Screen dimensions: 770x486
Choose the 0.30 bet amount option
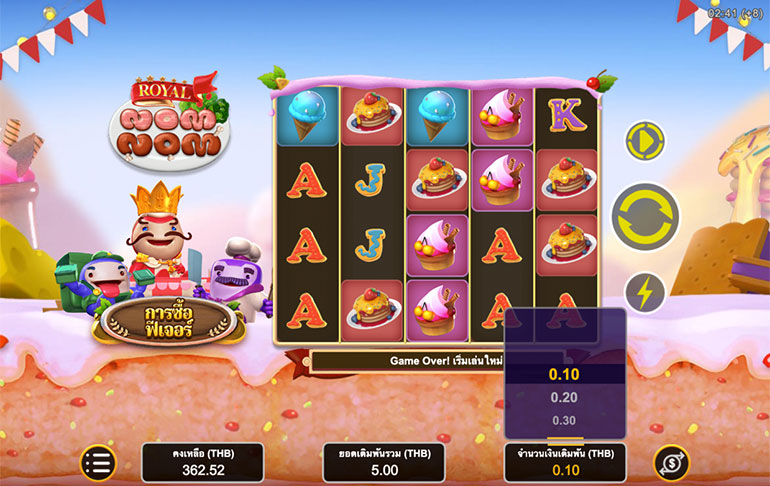[x=565, y=420]
